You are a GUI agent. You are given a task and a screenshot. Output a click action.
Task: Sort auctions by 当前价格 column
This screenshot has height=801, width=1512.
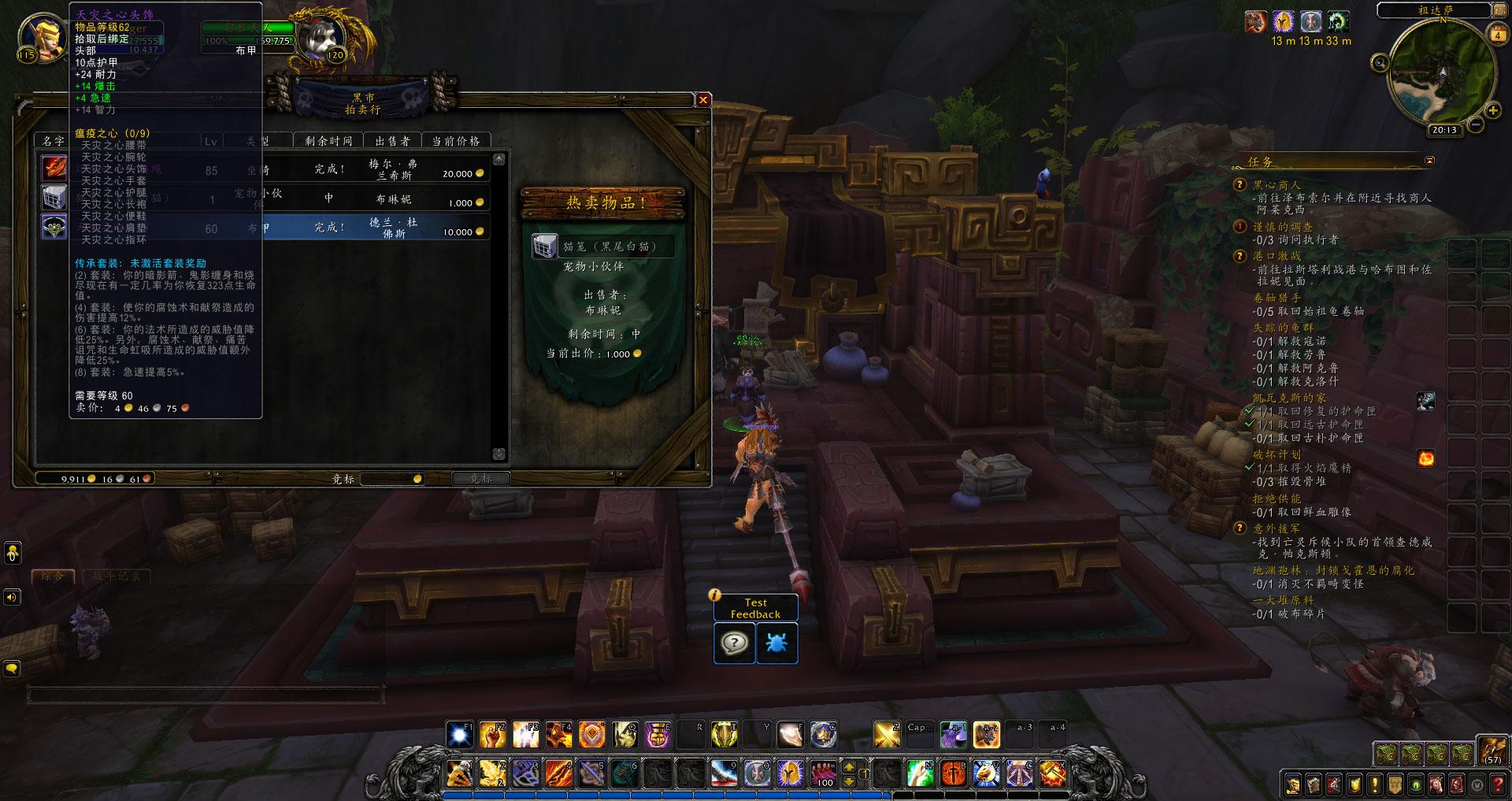coord(455,141)
